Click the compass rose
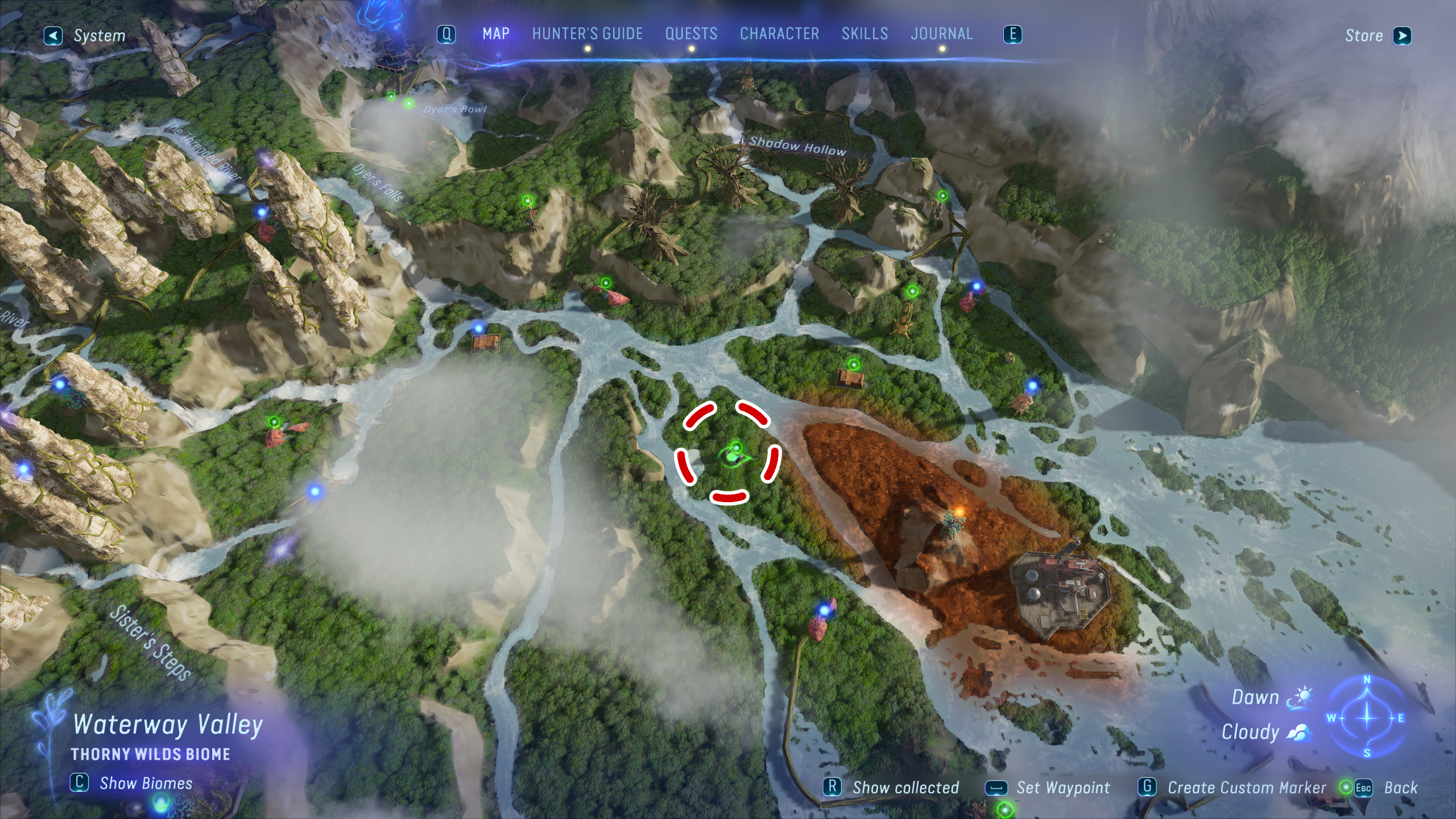1456x819 pixels. (x=1367, y=717)
